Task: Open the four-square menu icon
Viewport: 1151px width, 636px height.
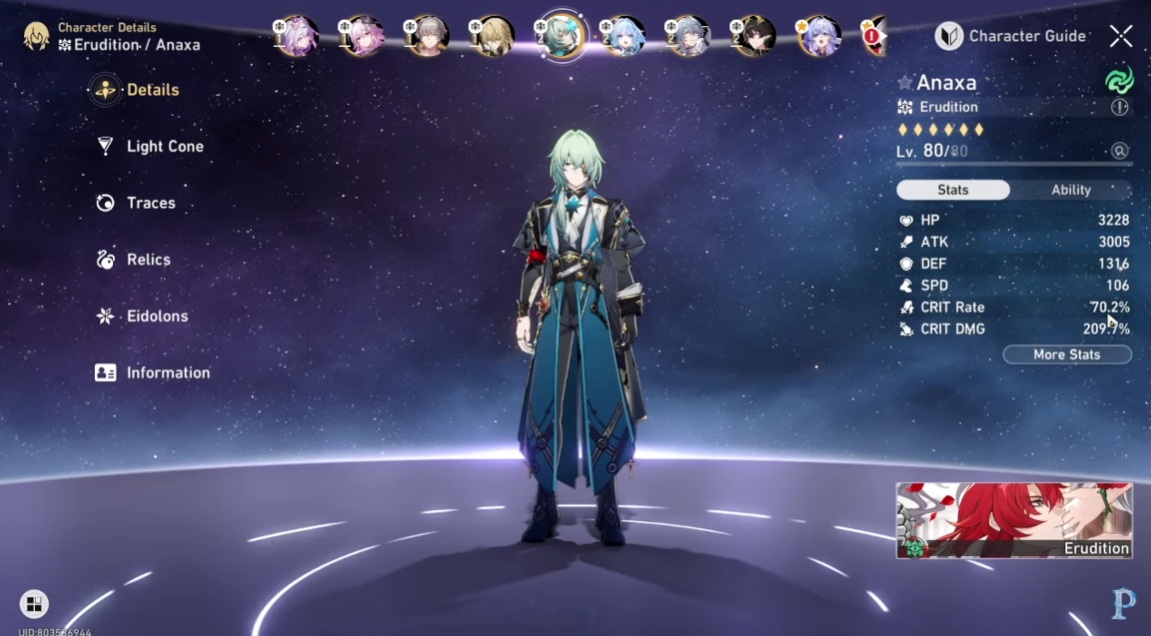Action: coord(34,603)
